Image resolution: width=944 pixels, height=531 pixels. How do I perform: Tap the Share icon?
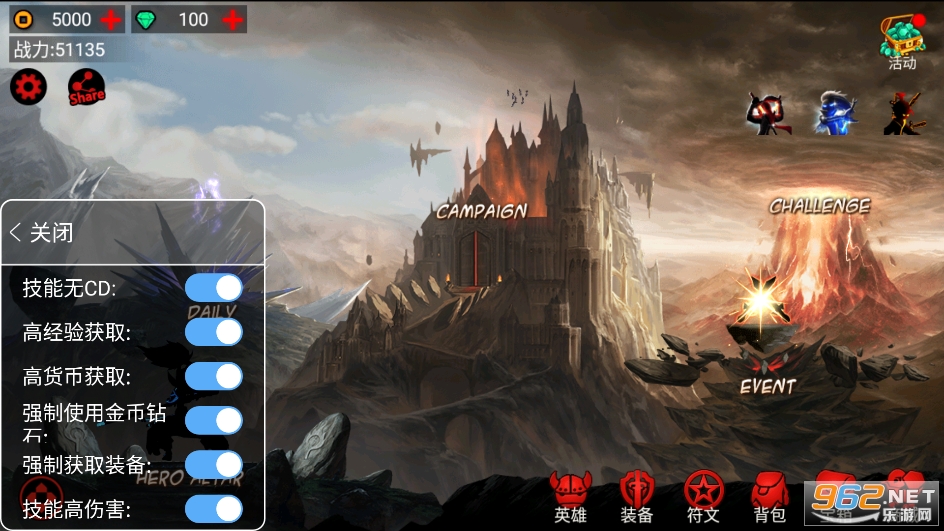click(87, 88)
